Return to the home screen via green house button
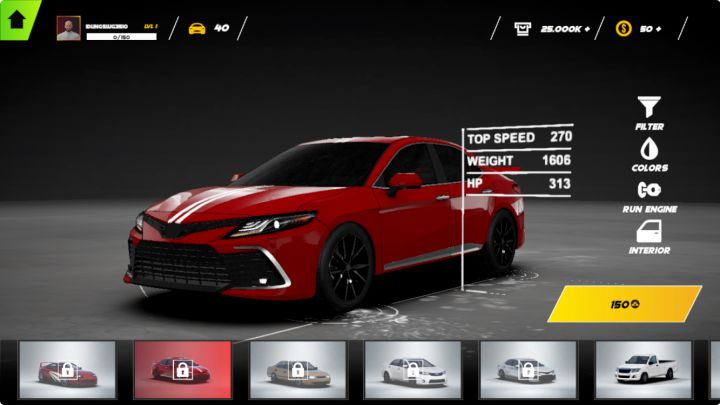This screenshot has width=720, height=405. [x=17, y=18]
